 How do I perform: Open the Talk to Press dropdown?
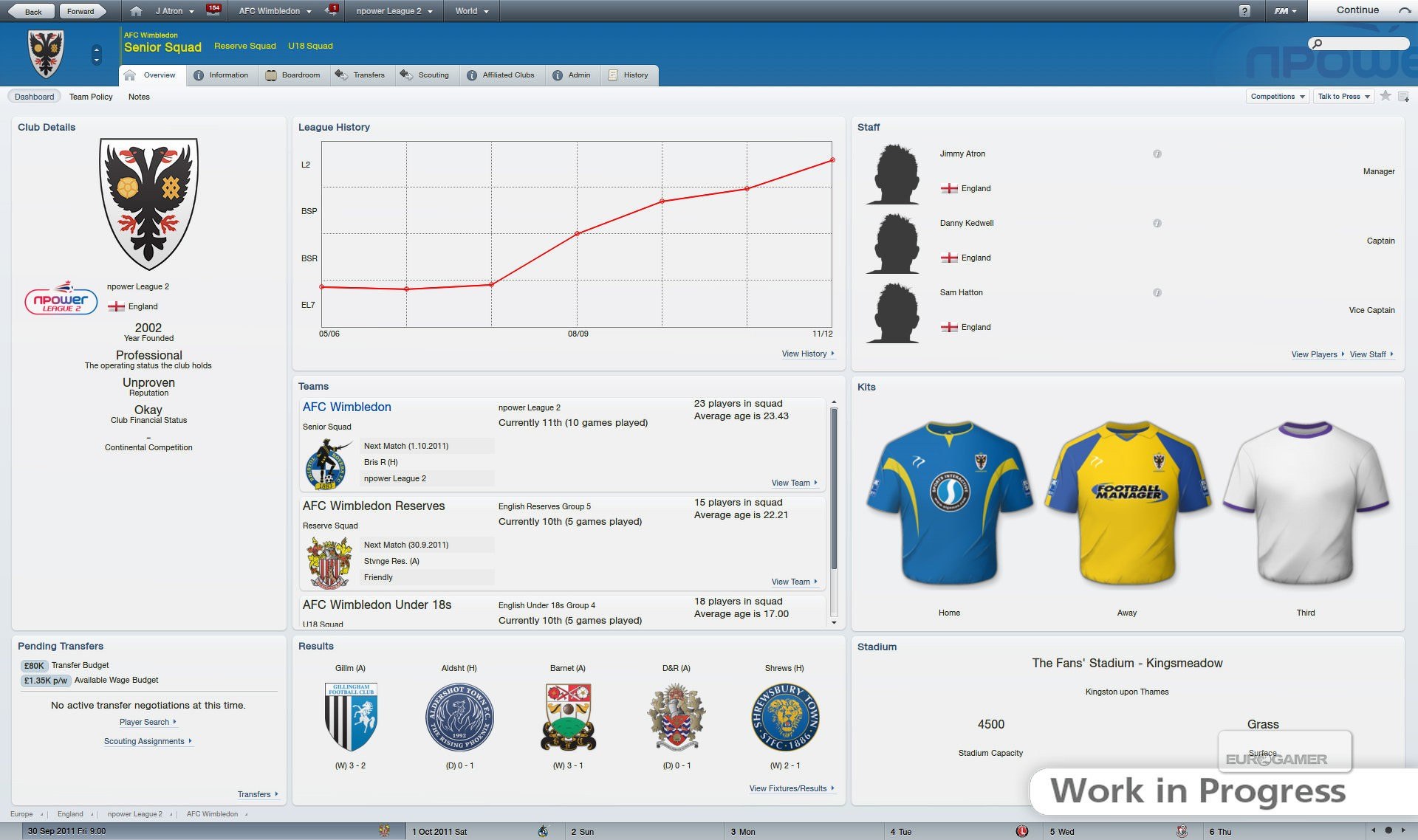[1342, 96]
